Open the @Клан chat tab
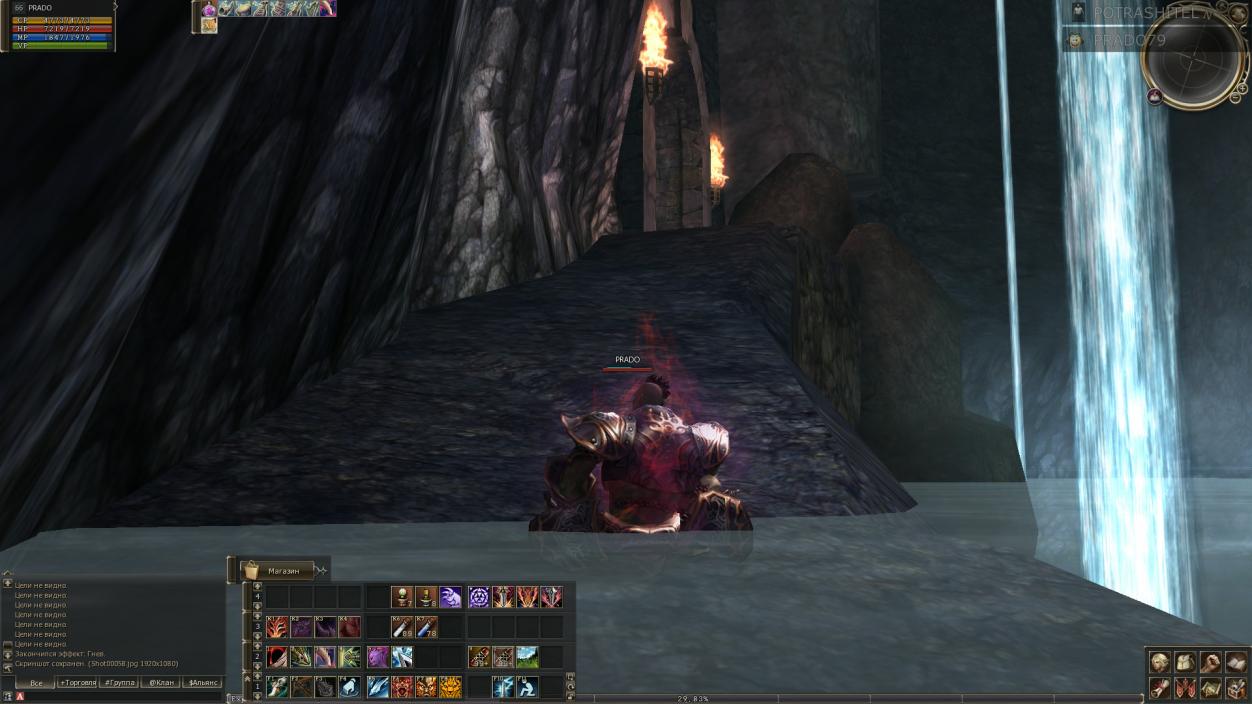Screen dimensions: 1252x704 (x=160, y=683)
